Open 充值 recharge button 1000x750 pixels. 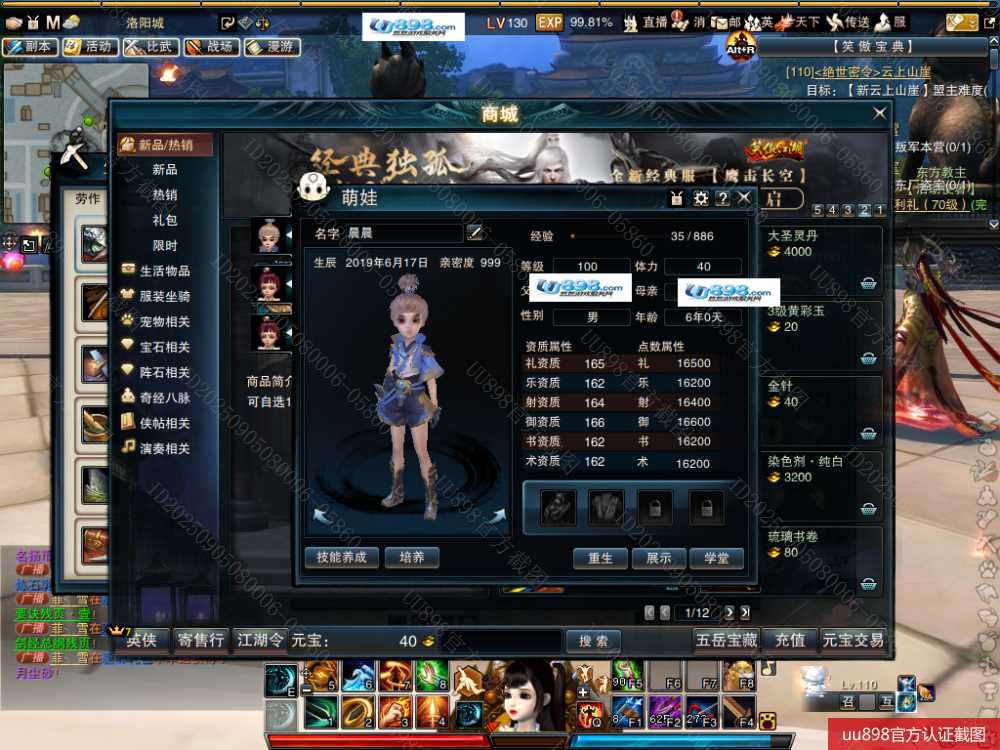(790, 640)
